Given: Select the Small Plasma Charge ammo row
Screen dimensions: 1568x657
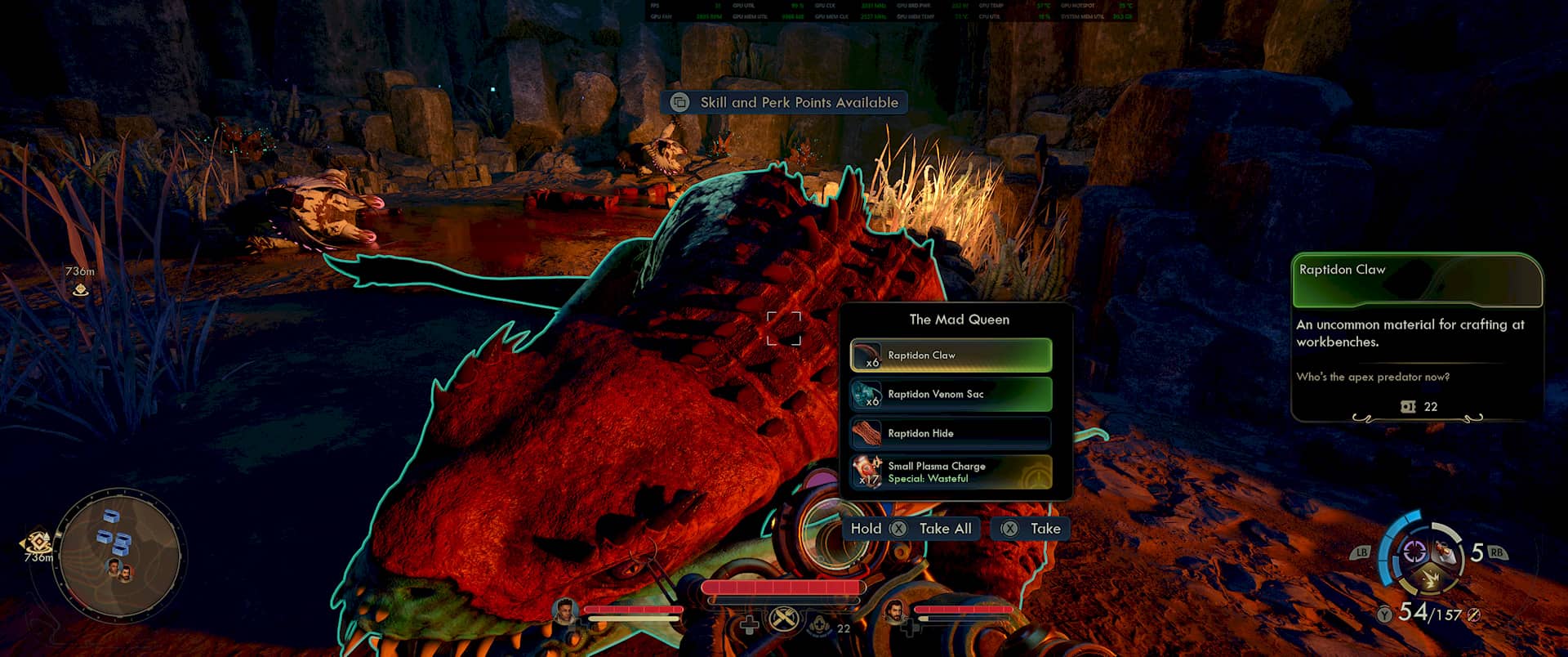Looking at the screenshot, I should coord(951,472).
